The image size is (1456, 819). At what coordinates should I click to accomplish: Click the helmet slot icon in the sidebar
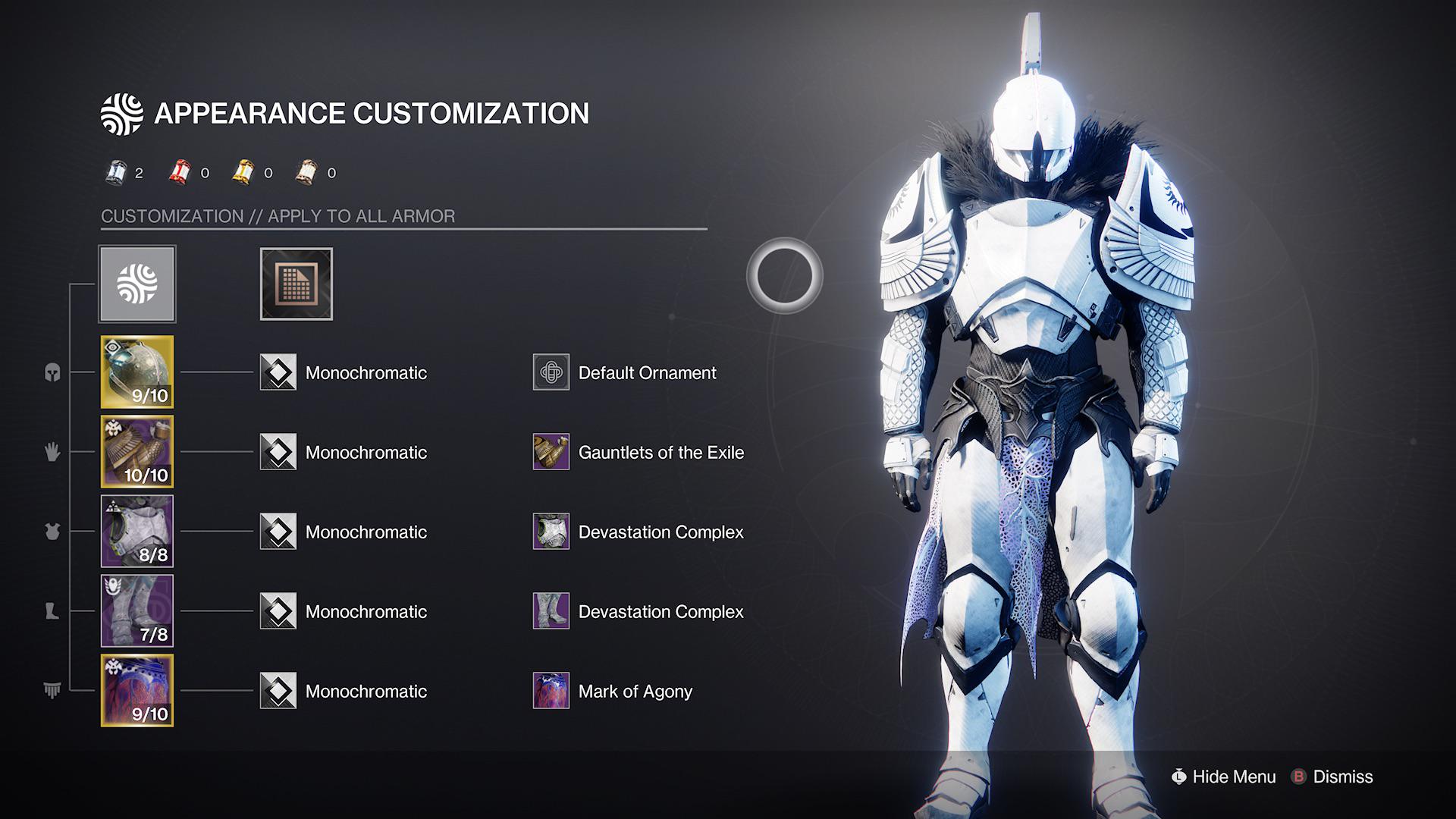click(x=51, y=372)
